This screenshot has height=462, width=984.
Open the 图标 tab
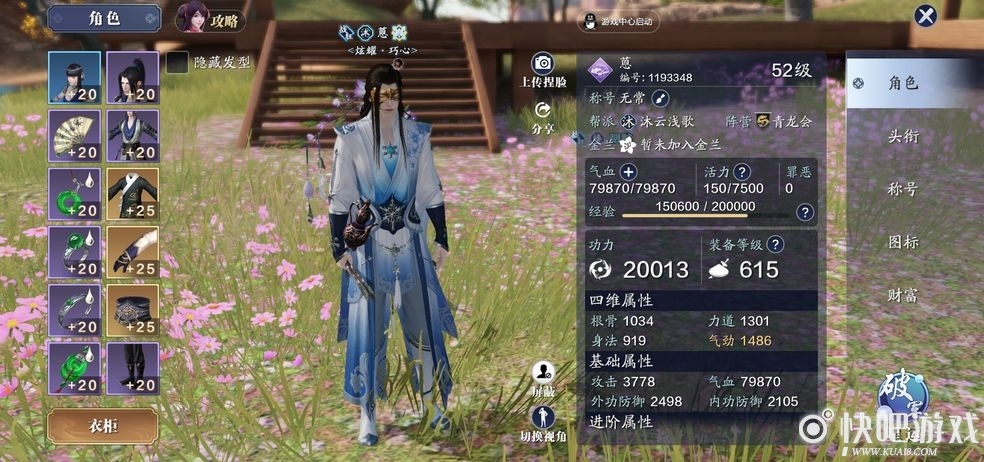pos(903,242)
